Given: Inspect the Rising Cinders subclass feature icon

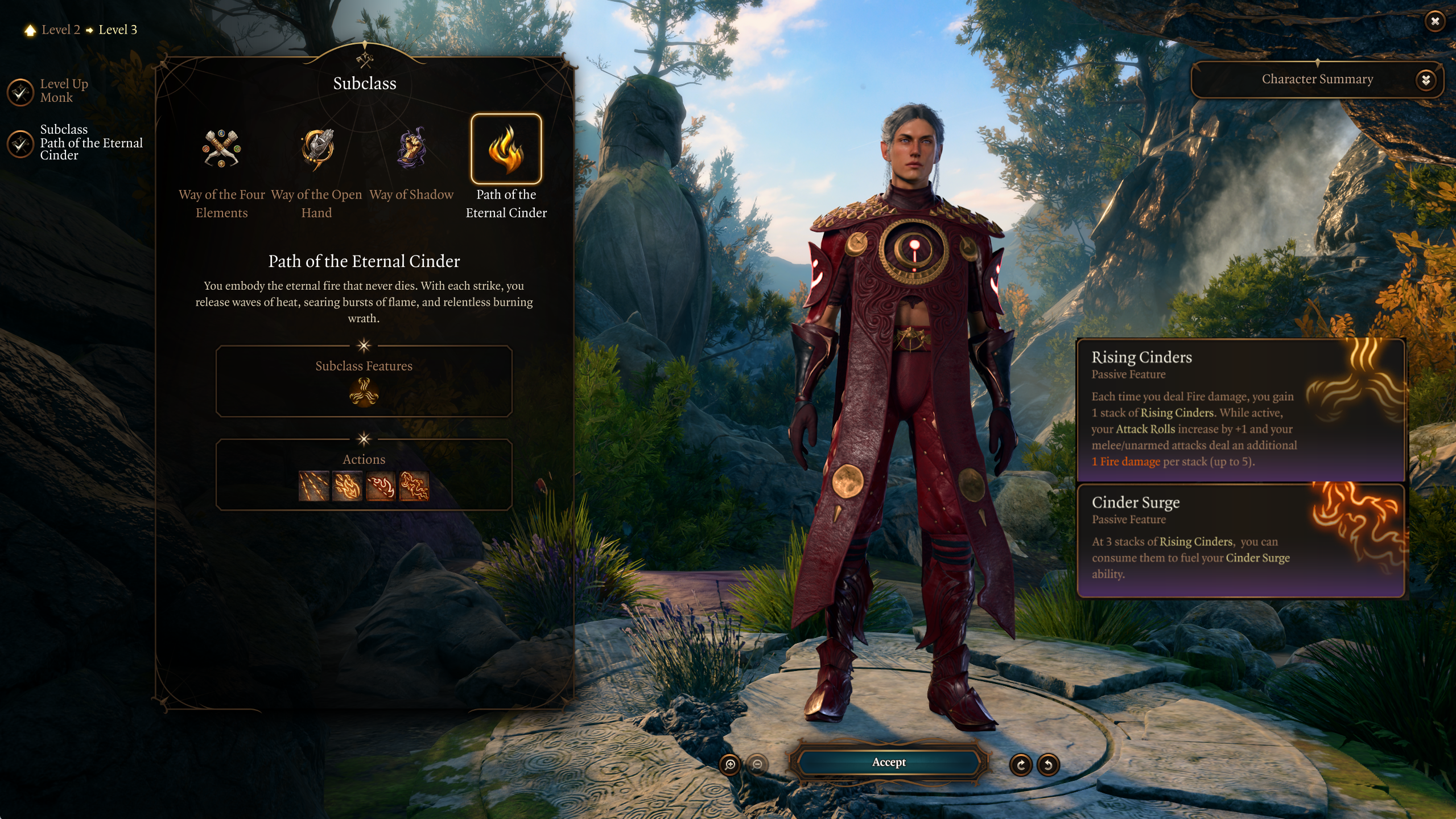Looking at the screenshot, I should click(364, 392).
